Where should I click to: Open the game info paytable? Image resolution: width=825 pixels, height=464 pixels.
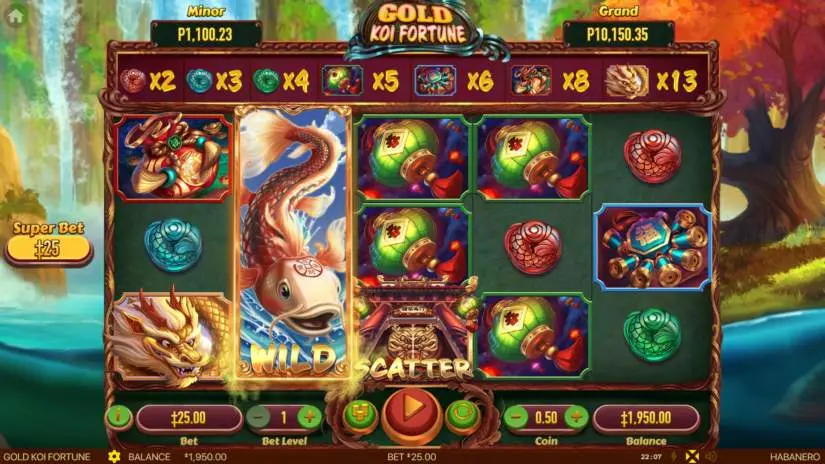click(x=118, y=417)
